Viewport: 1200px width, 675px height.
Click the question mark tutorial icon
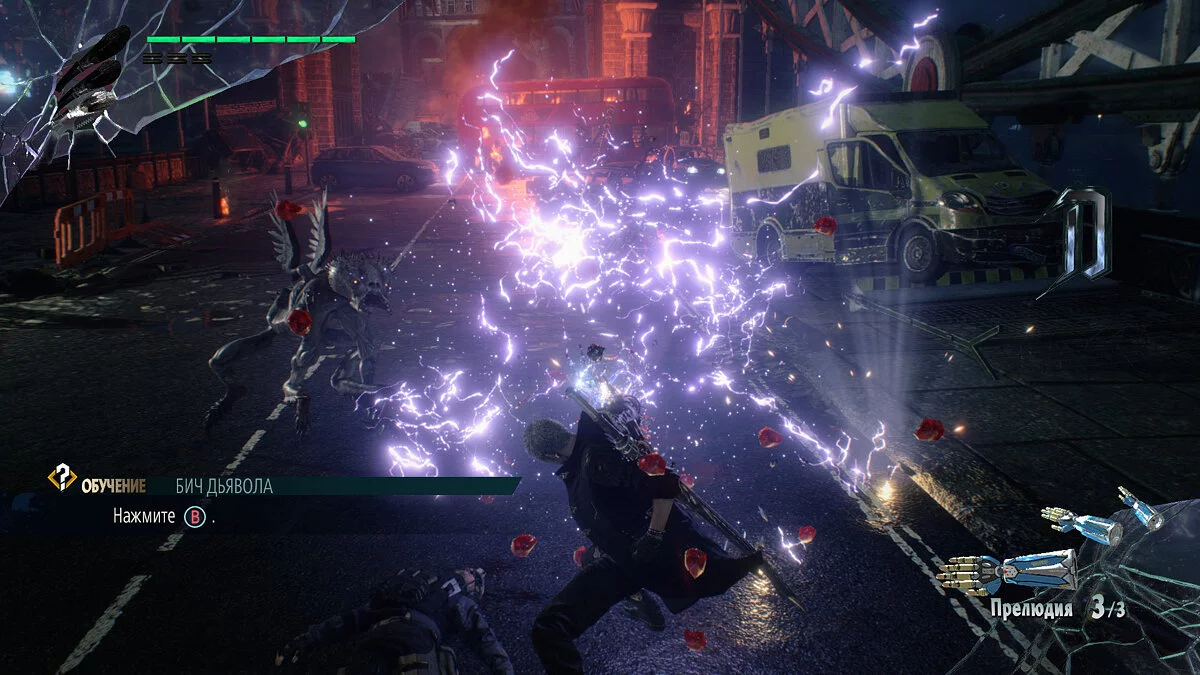click(62, 479)
